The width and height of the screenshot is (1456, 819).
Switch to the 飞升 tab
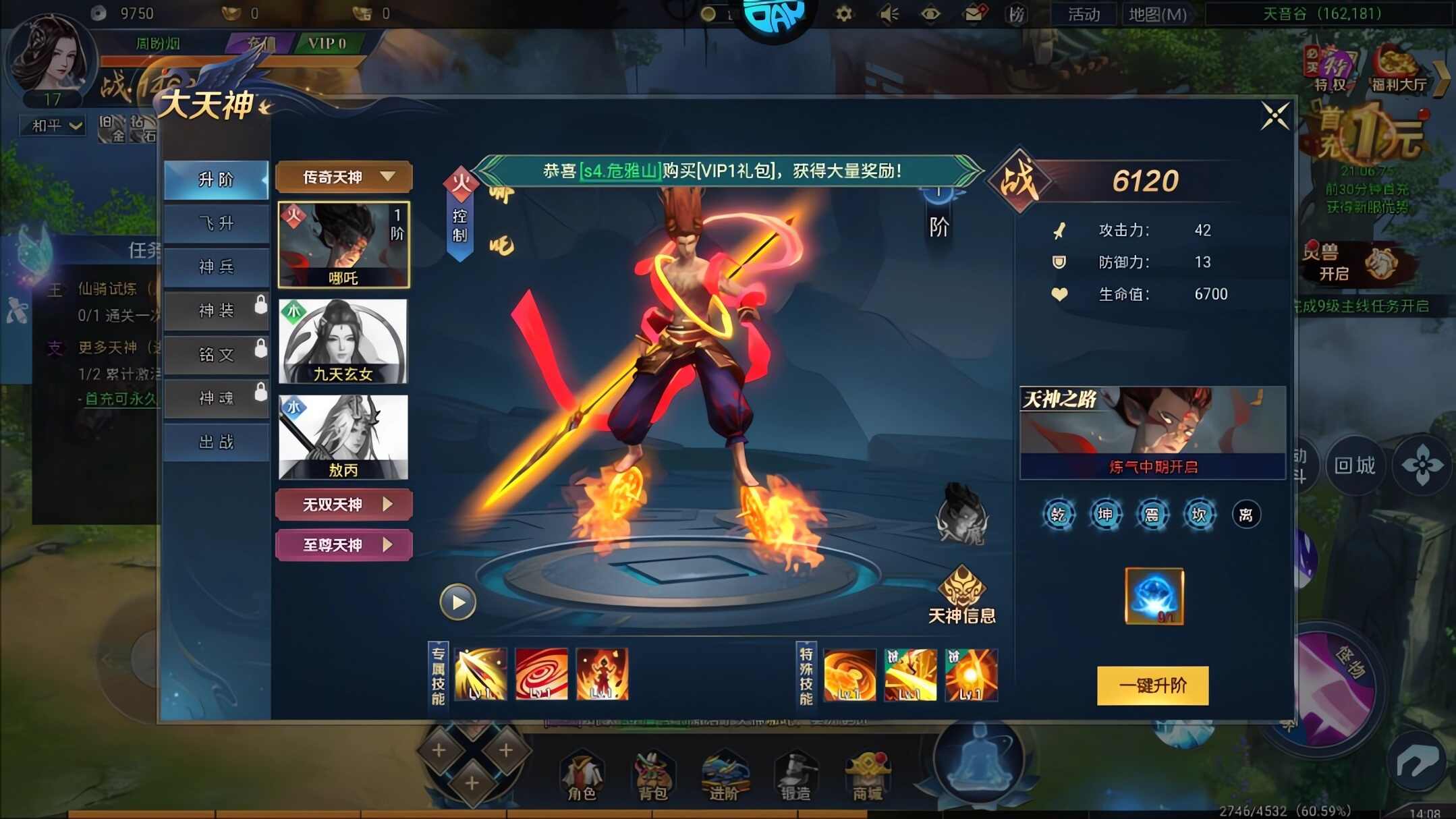[x=216, y=223]
